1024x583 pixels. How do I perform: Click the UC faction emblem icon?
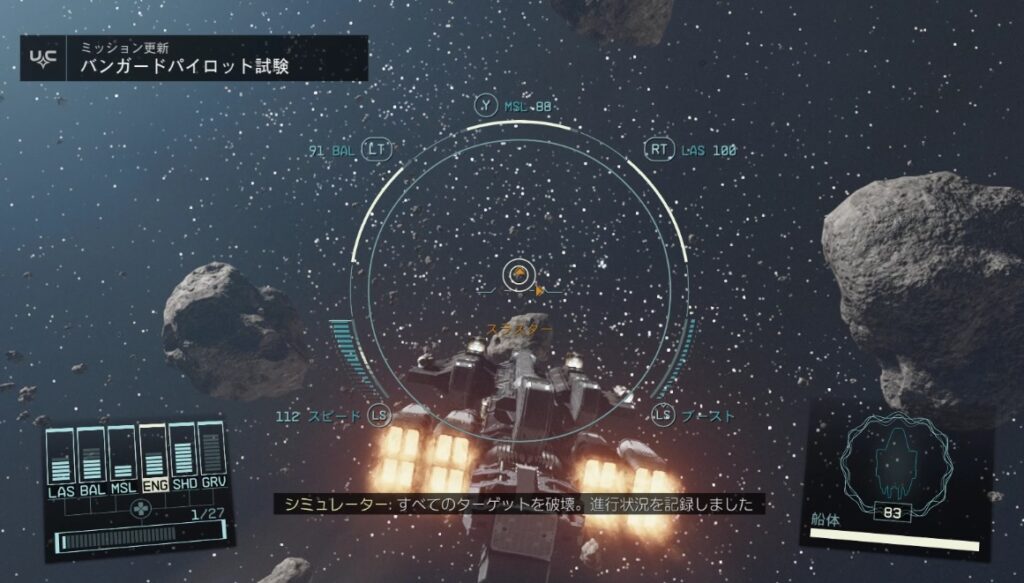pyautogui.click(x=44, y=59)
